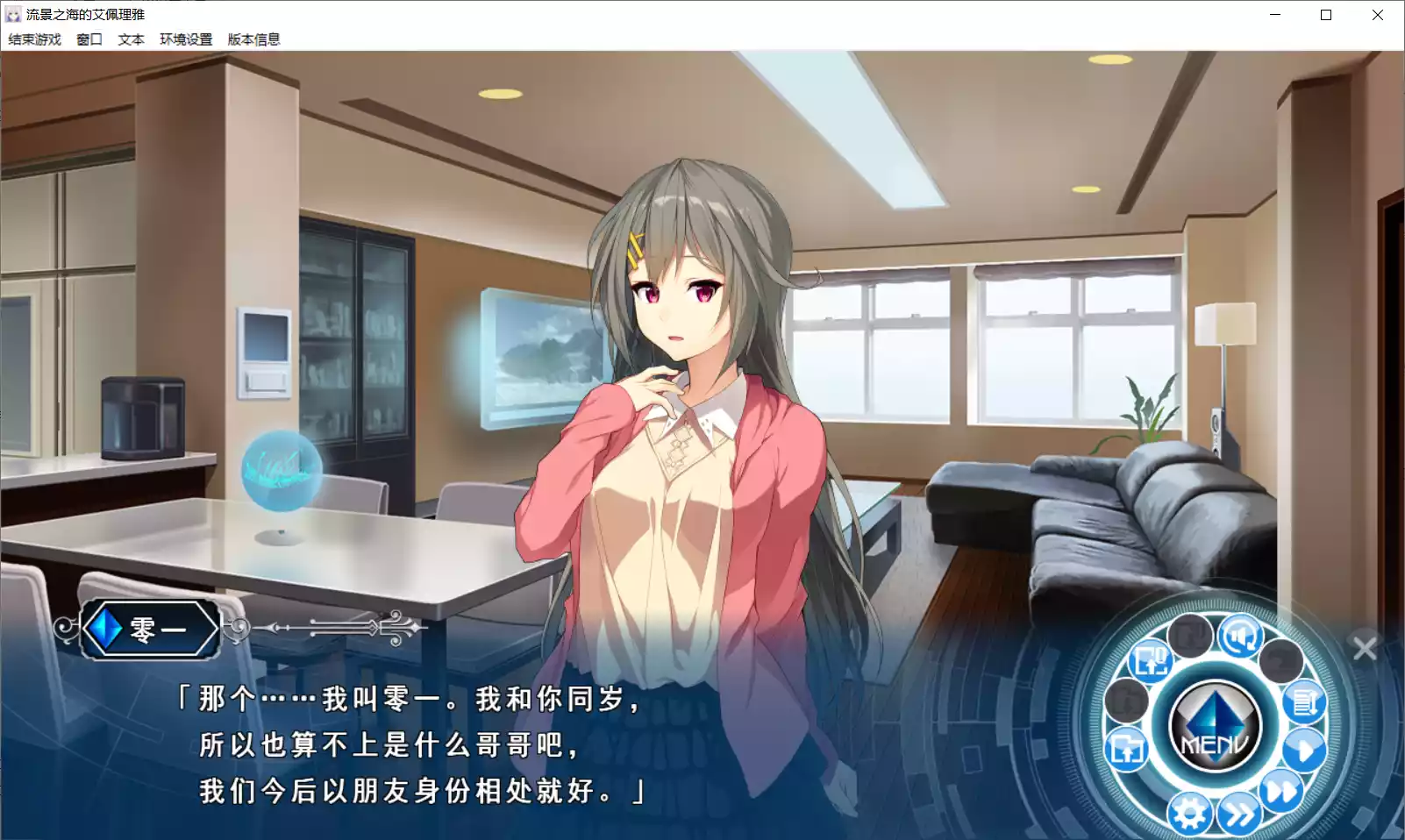Open the 结束游戏 menu
This screenshot has height=840, width=1405.
34,39
